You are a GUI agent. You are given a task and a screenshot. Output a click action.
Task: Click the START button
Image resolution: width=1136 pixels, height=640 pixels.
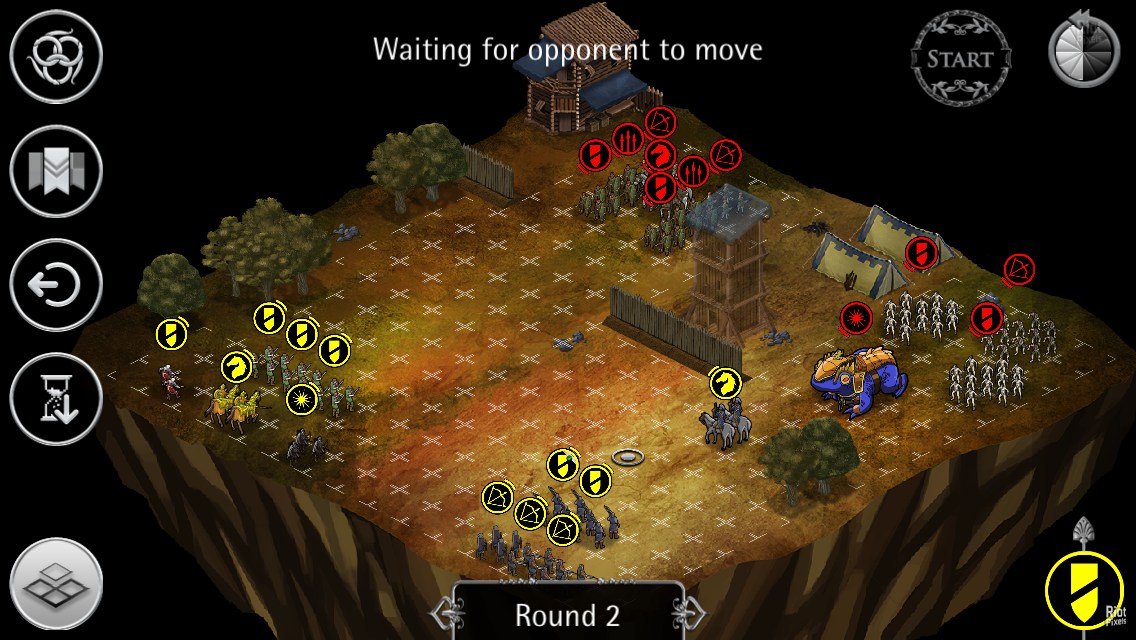[960, 57]
